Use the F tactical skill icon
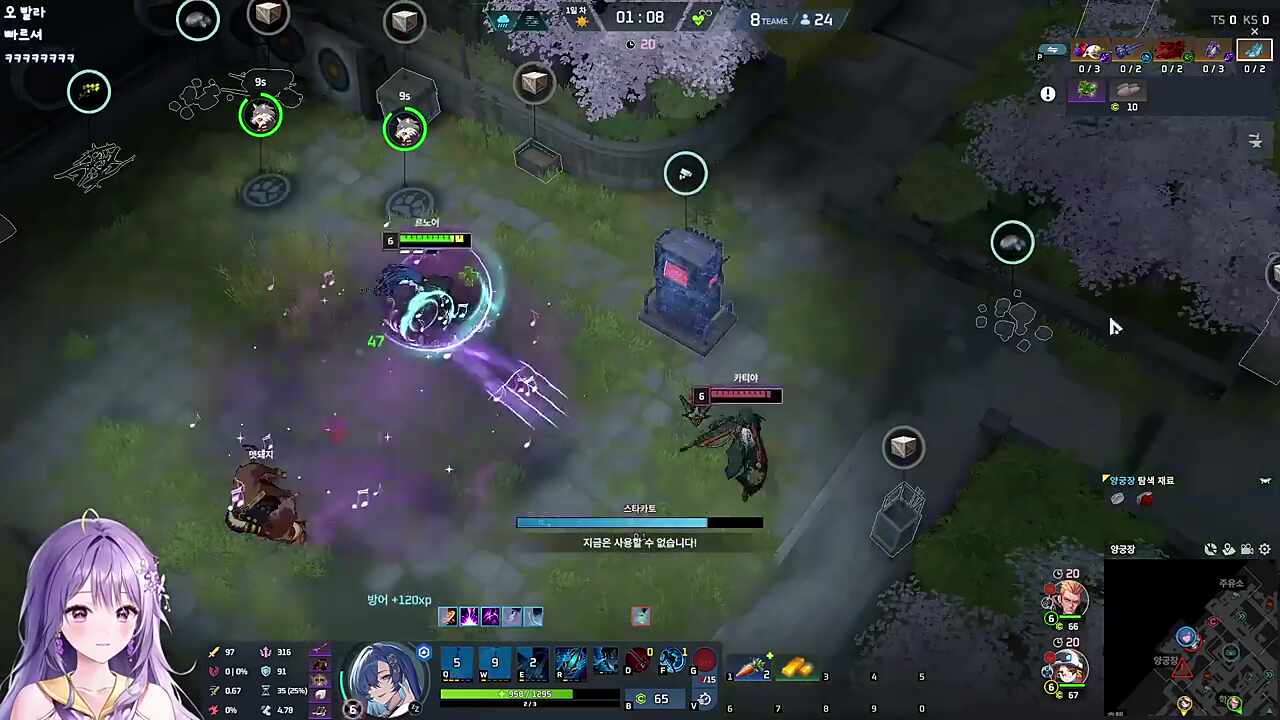This screenshot has width=1280, height=720. [673, 661]
